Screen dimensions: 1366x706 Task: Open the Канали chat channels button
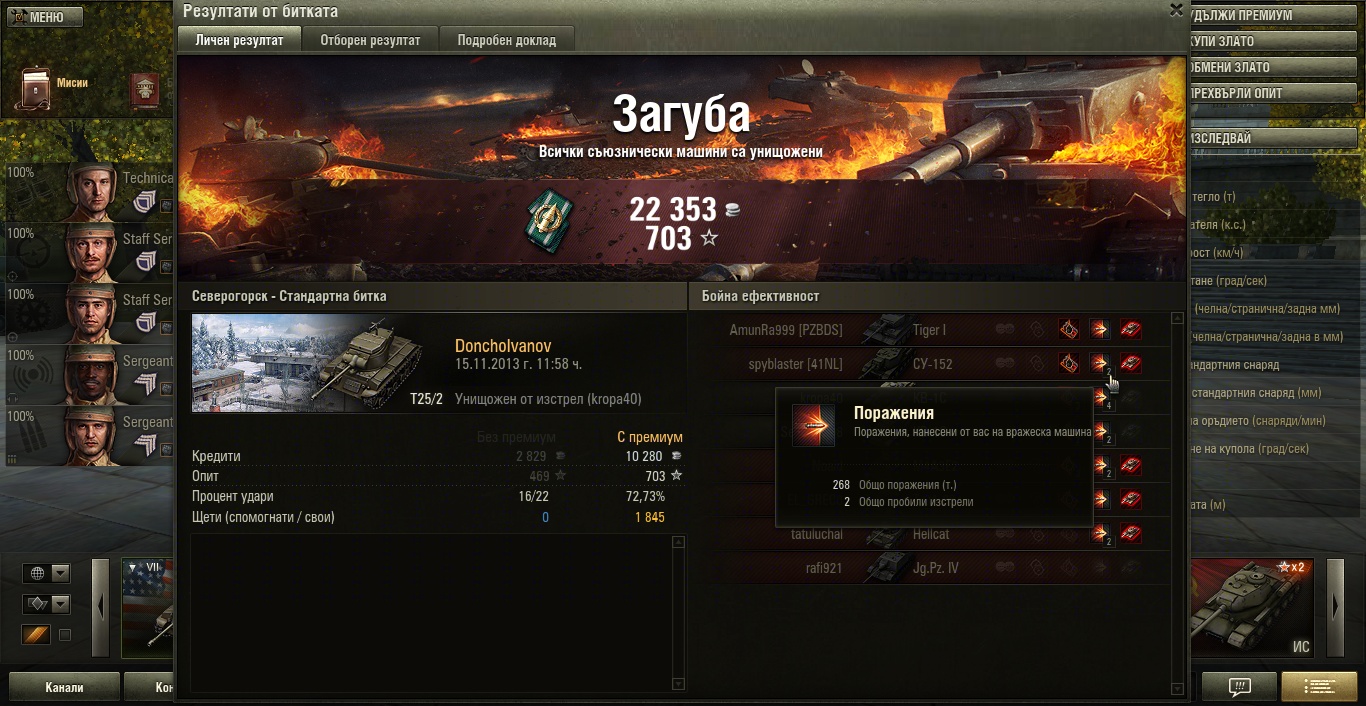(64, 688)
